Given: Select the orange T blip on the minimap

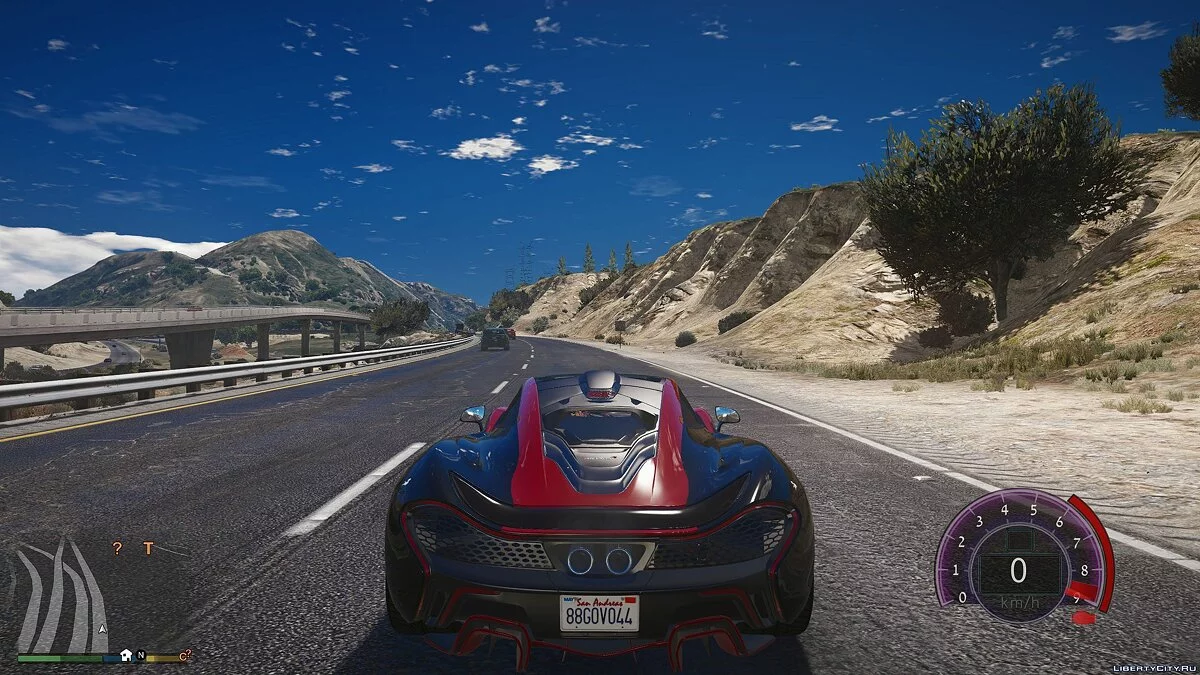Looking at the screenshot, I should (x=148, y=548).
